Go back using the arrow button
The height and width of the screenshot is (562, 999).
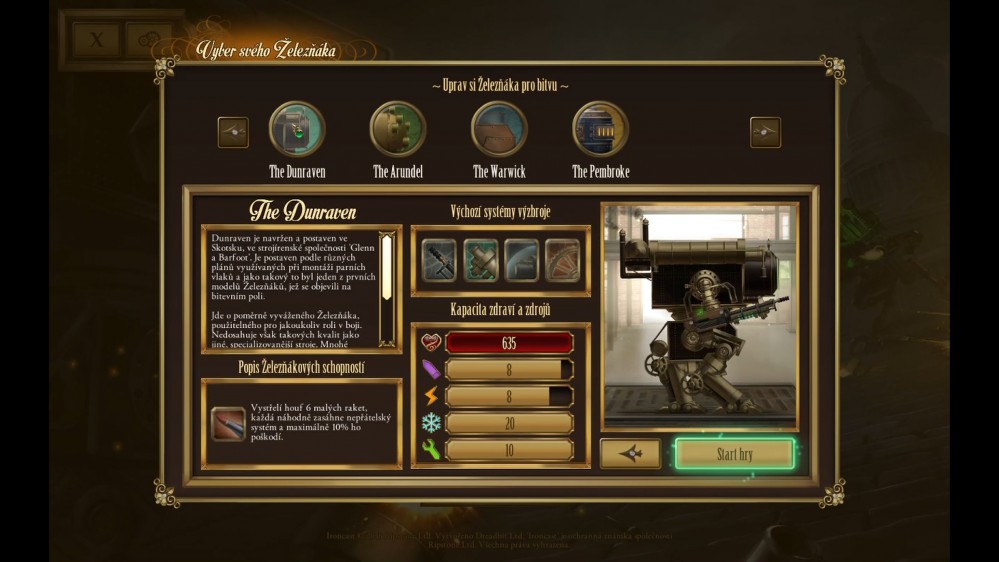(x=630, y=454)
